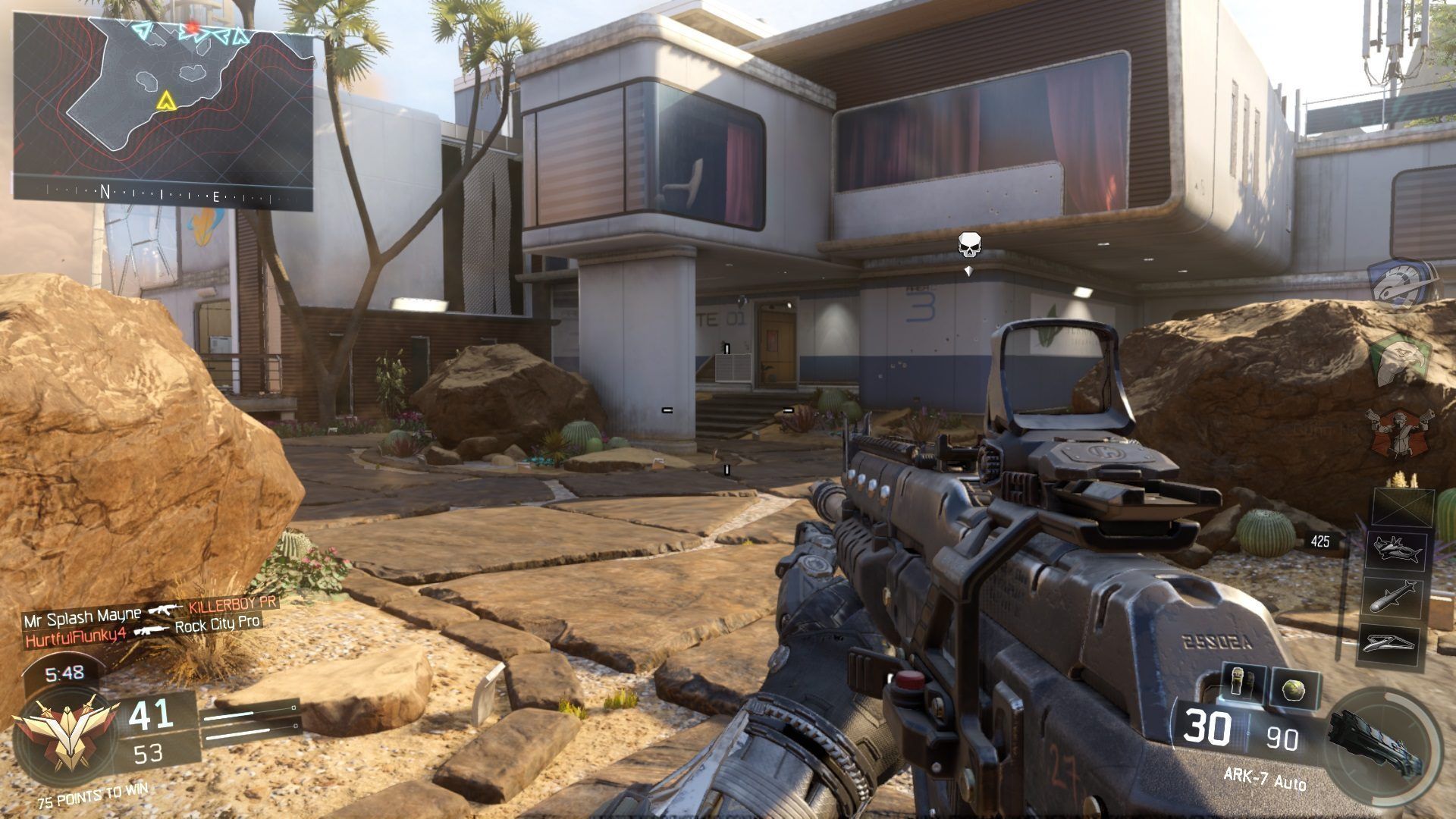Viewport: 1456px width, 819px height.
Task: Click the compass strip below the minimap
Action: tap(163, 196)
